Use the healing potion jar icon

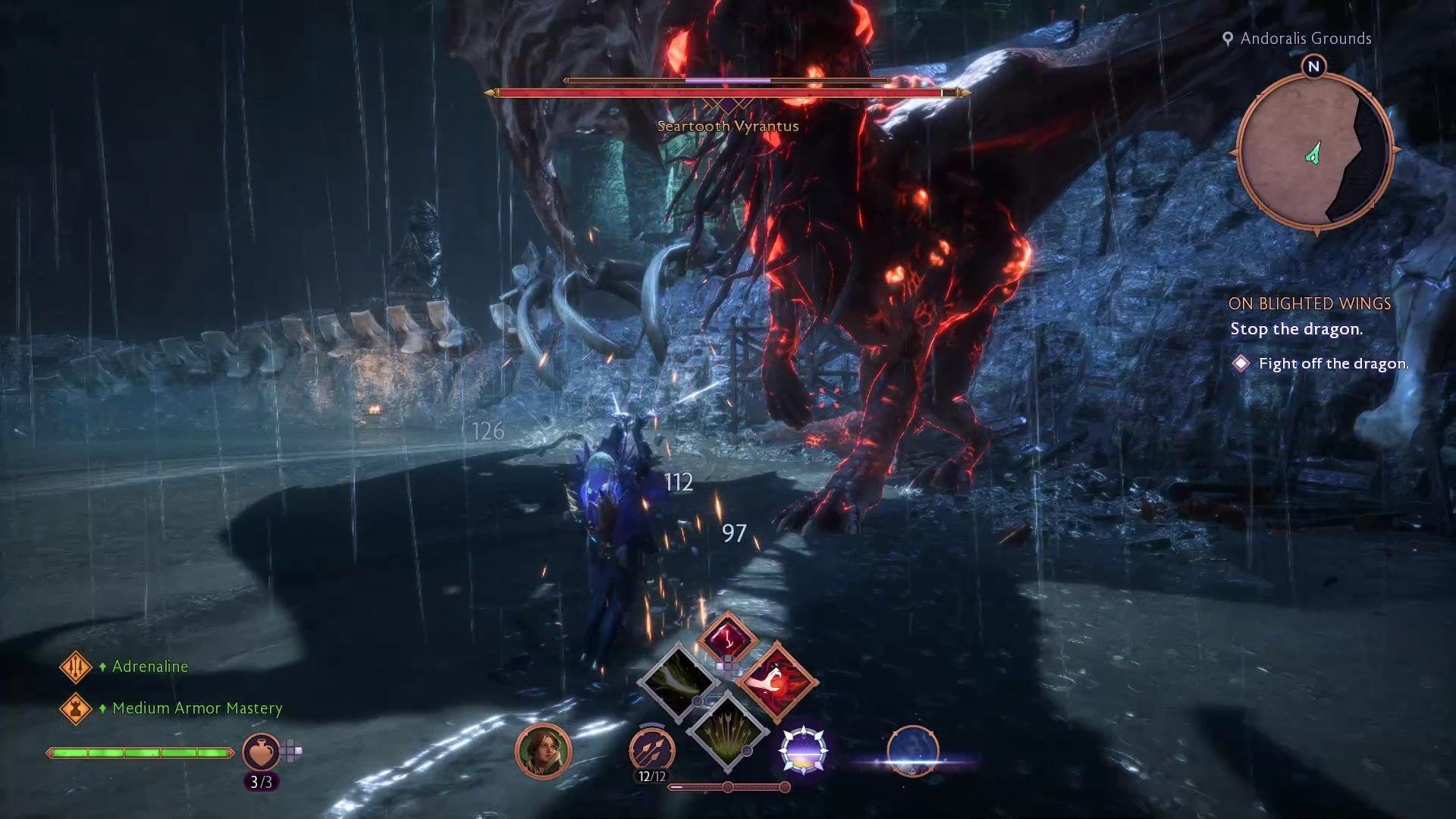pyautogui.click(x=260, y=752)
